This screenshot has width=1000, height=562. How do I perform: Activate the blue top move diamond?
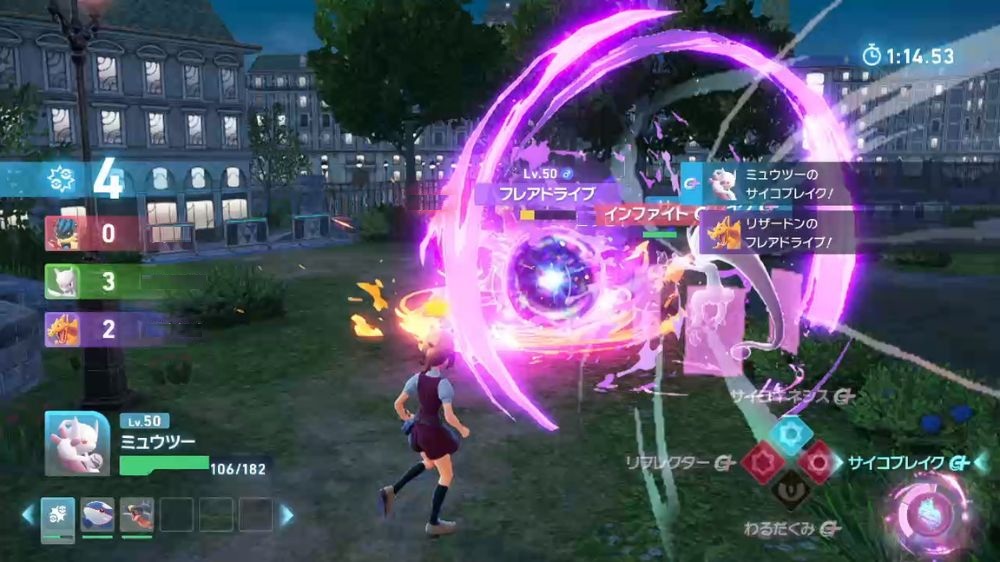(x=794, y=435)
